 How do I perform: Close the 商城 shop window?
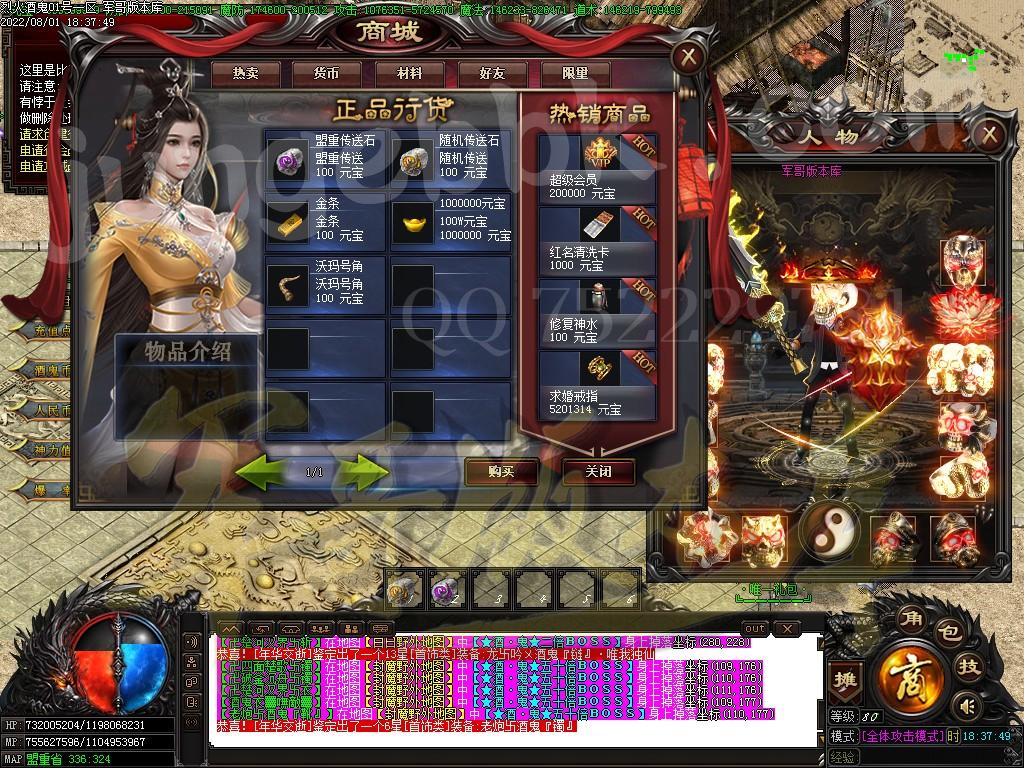(687, 56)
